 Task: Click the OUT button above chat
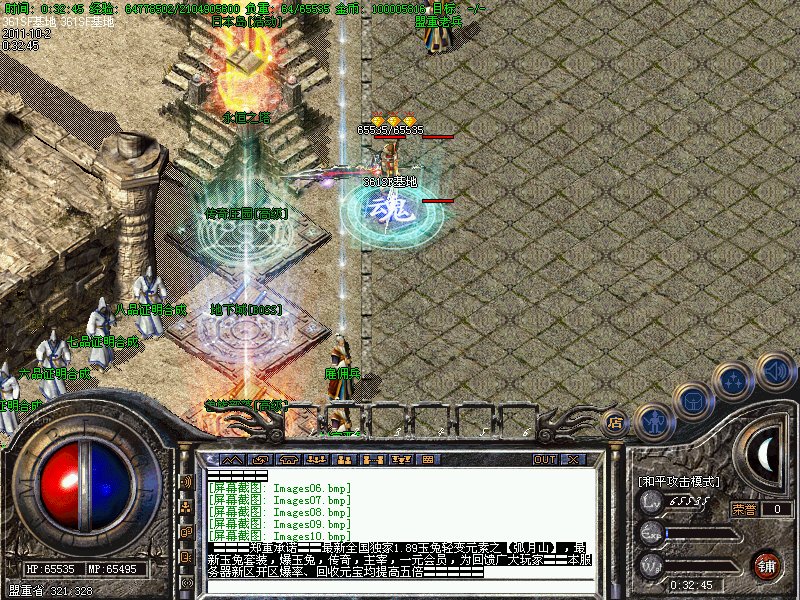pos(544,459)
